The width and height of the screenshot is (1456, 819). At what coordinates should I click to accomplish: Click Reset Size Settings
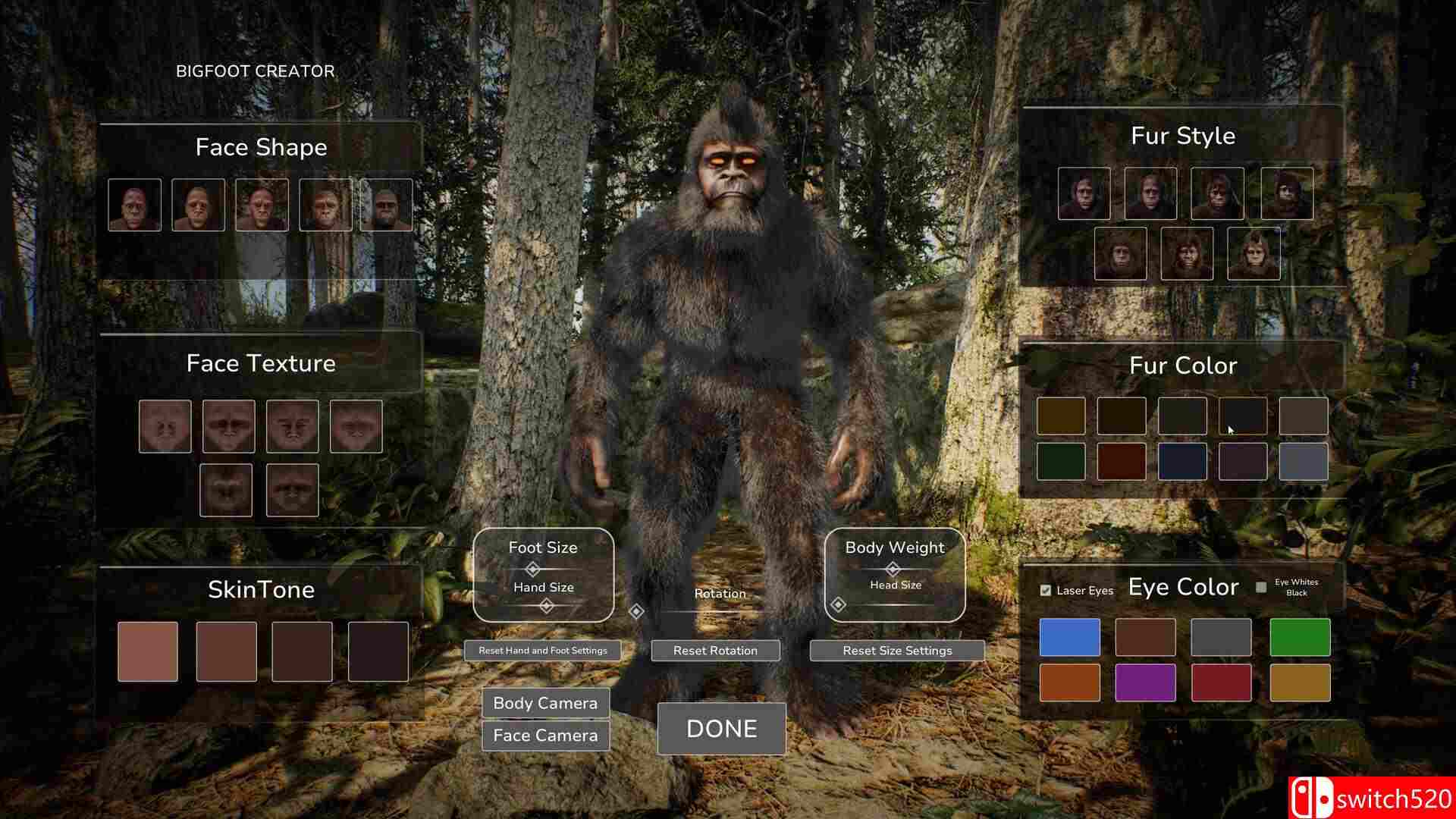[x=897, y=650]
